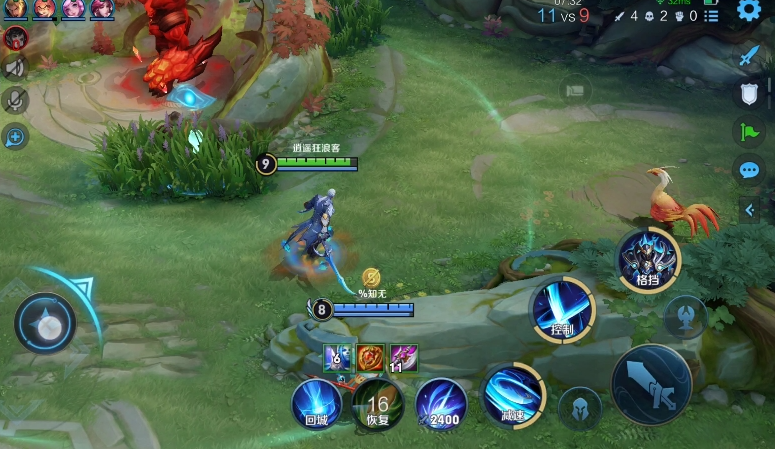Send the green flag gather signal
The width and height of the screenshot is (775, 449).
click(x=748, y=132)
